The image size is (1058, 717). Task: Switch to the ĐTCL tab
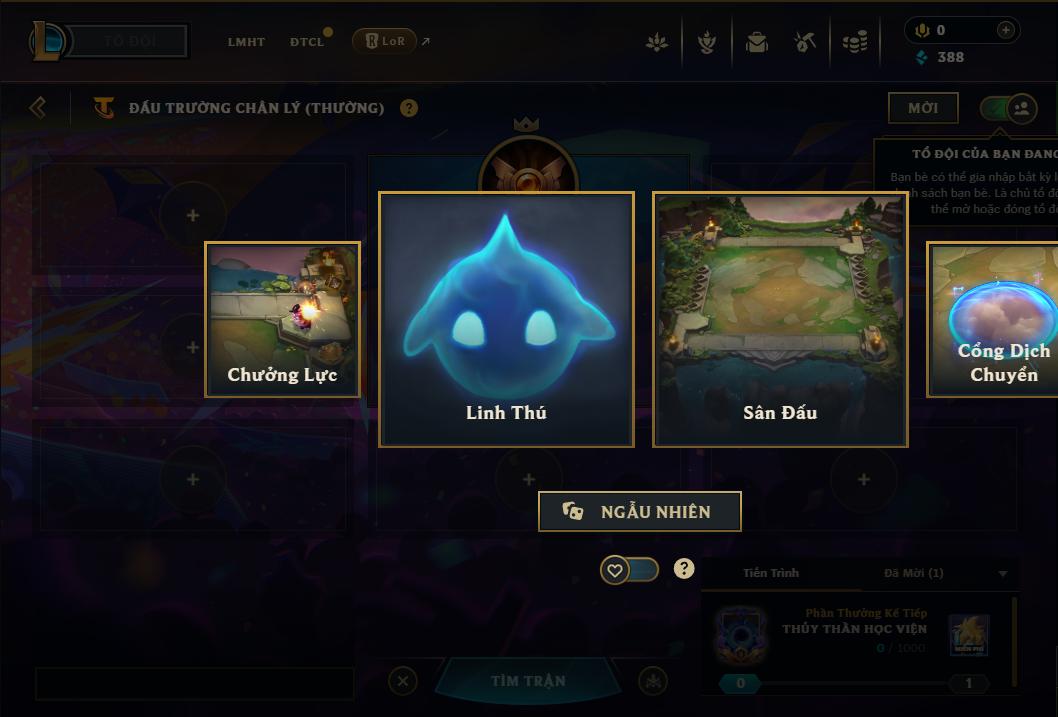pos(307,42)
